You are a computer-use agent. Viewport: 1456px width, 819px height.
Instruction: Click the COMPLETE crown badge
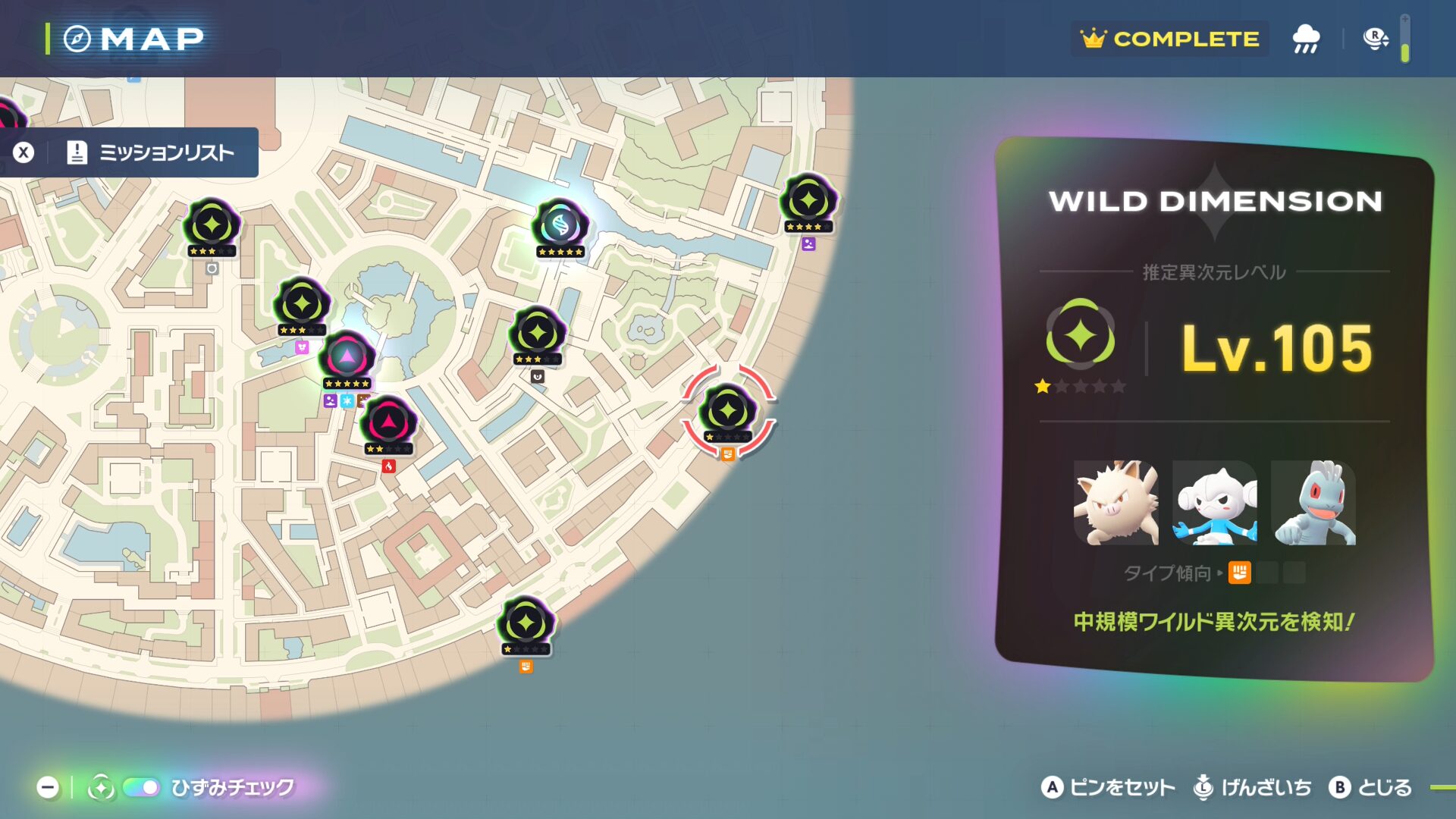[x=1170, y=39]
